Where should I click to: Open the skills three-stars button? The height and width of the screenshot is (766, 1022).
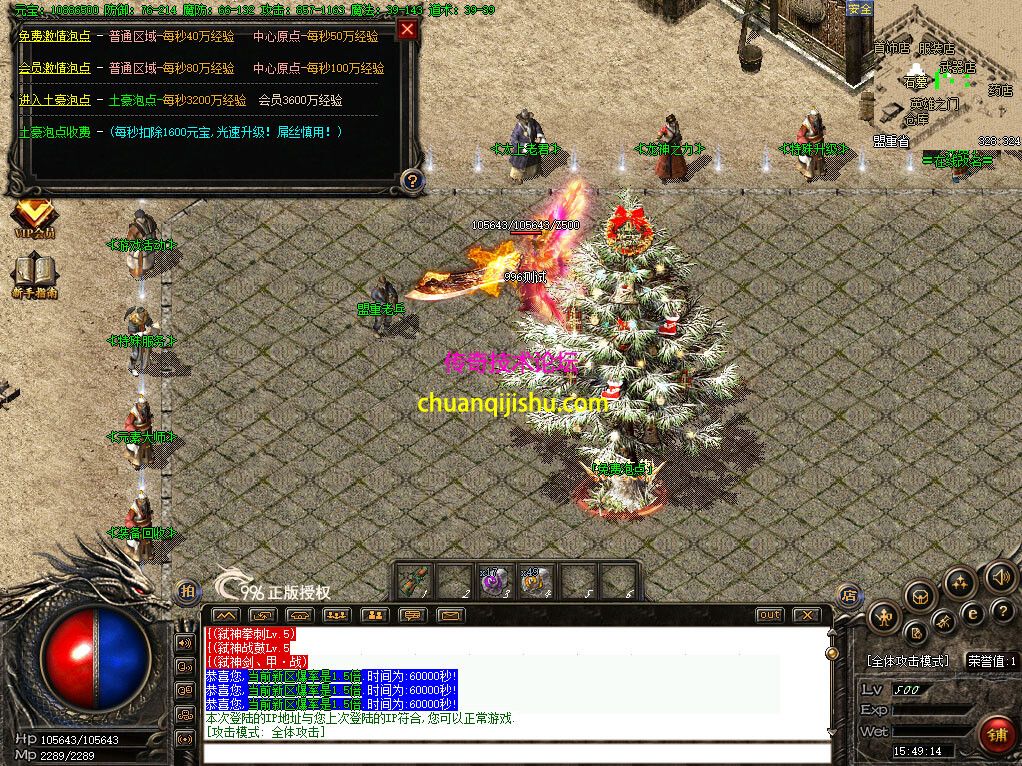point(960,584)
